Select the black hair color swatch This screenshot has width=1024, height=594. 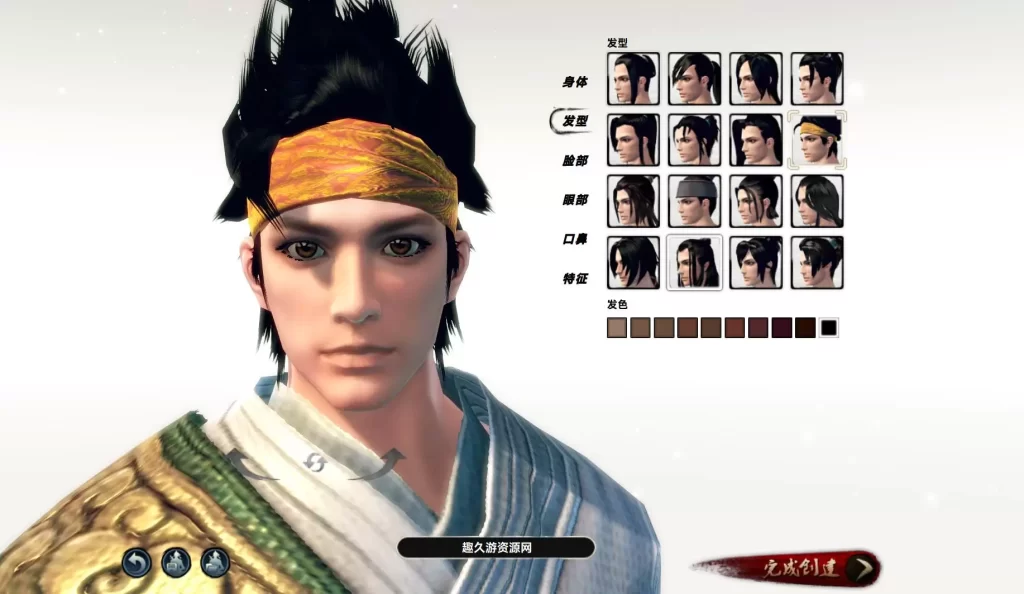[829, 328]
